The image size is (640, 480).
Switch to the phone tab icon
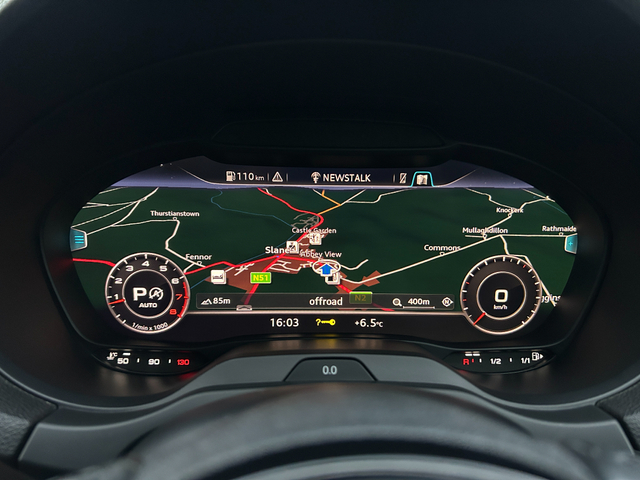[x=403, y=179]
